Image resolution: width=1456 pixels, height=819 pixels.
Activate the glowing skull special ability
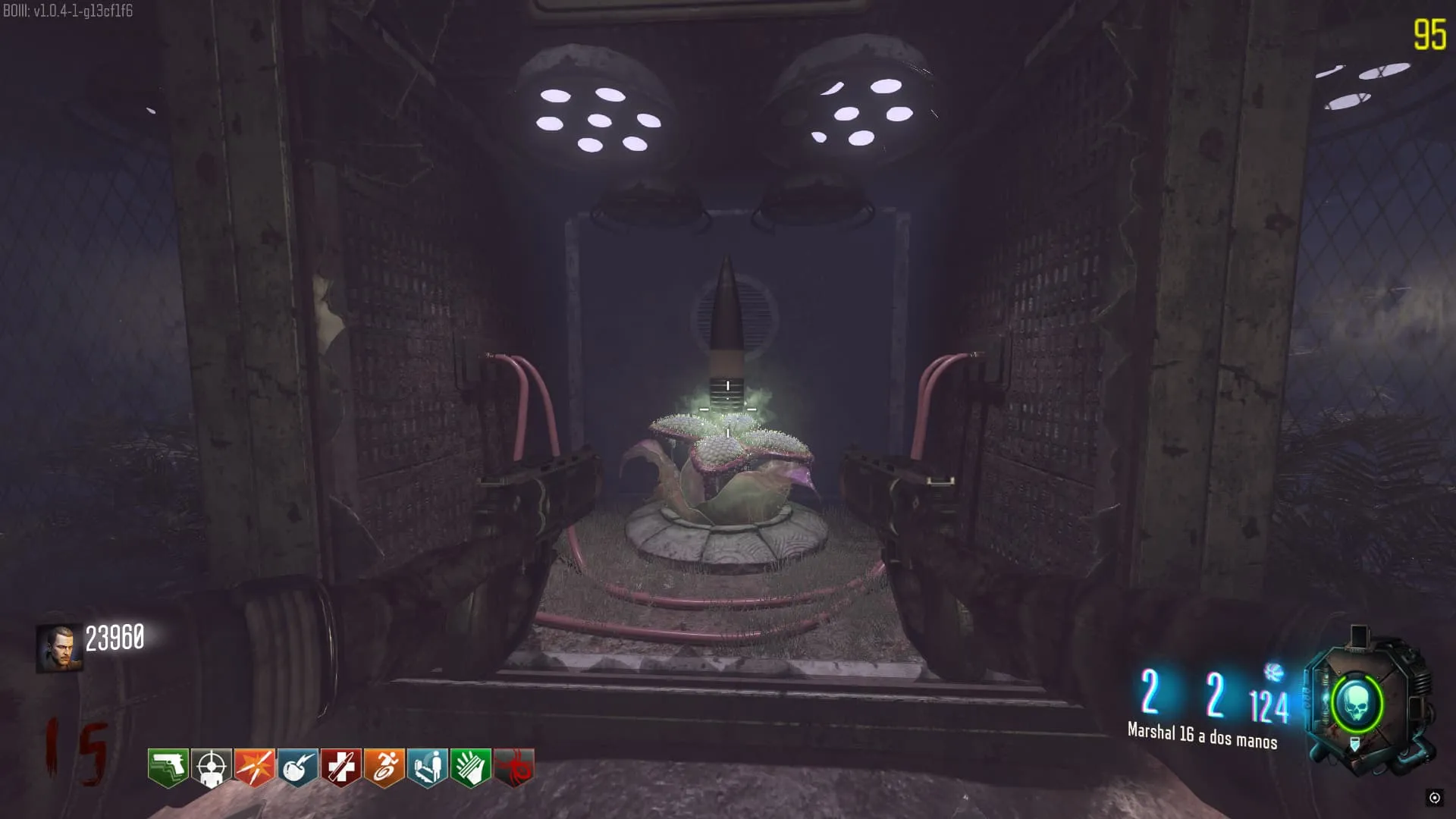click(x=1357, y=704)
